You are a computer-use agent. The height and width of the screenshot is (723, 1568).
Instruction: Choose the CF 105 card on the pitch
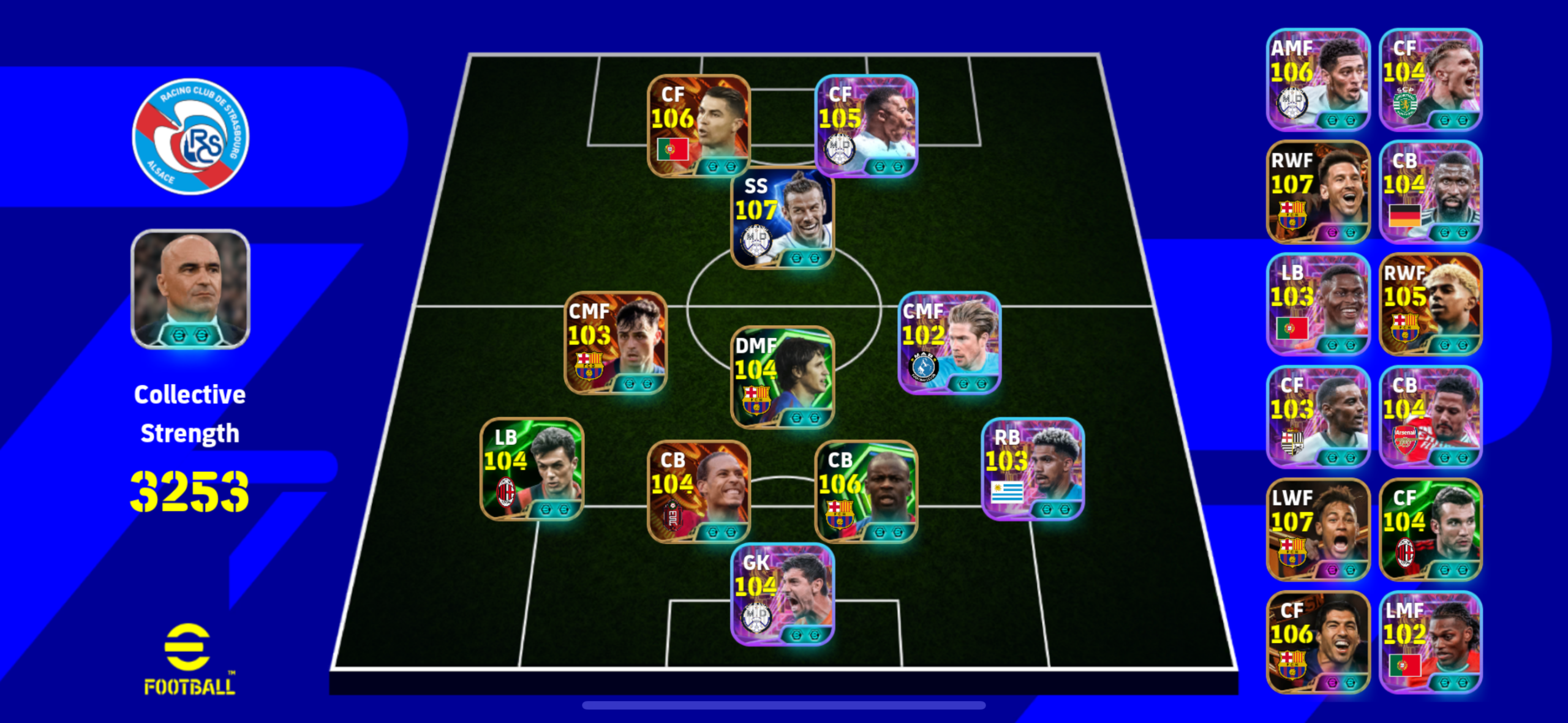click(866, 125)
